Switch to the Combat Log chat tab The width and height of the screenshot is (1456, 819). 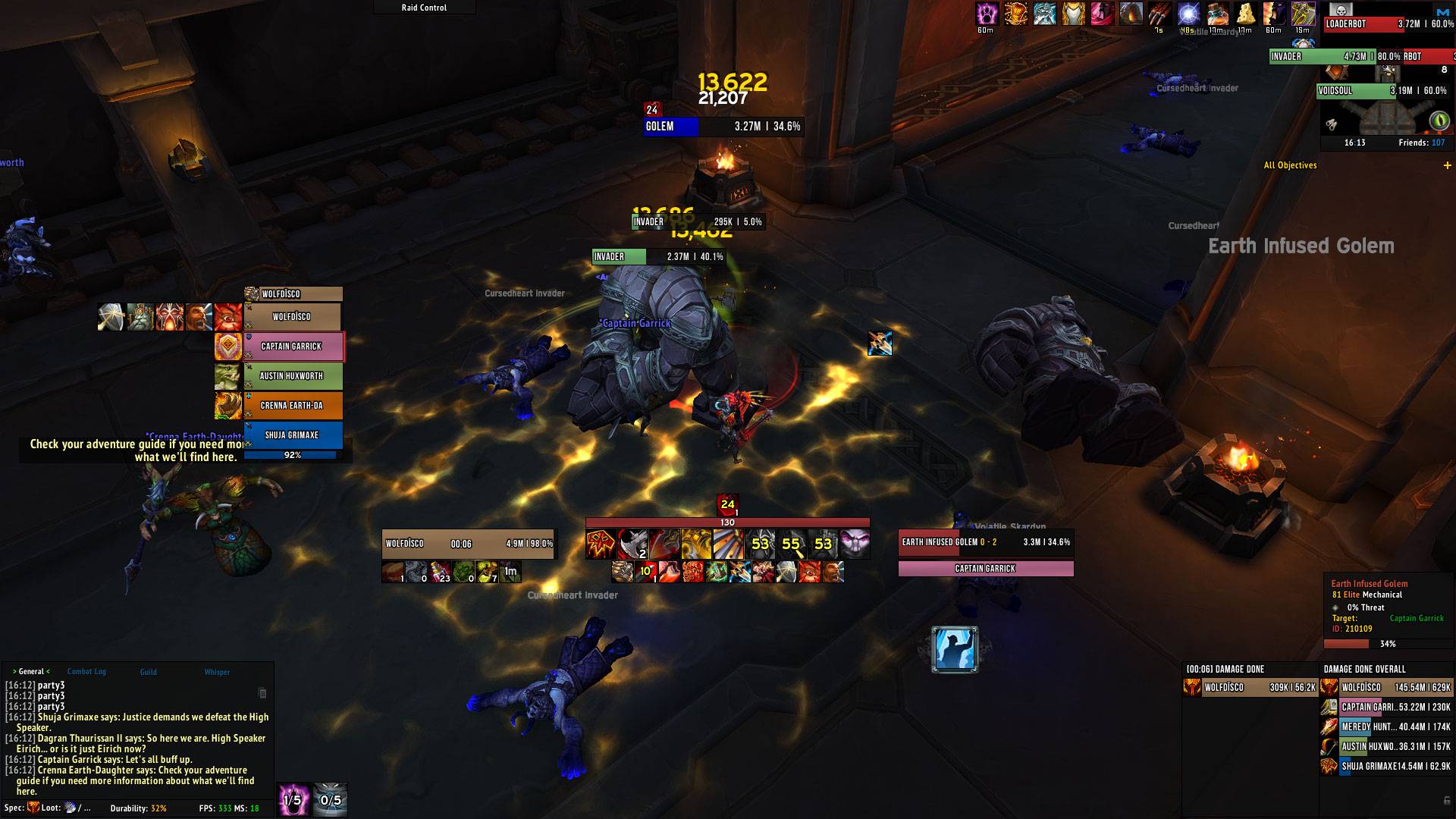[86, 672]
